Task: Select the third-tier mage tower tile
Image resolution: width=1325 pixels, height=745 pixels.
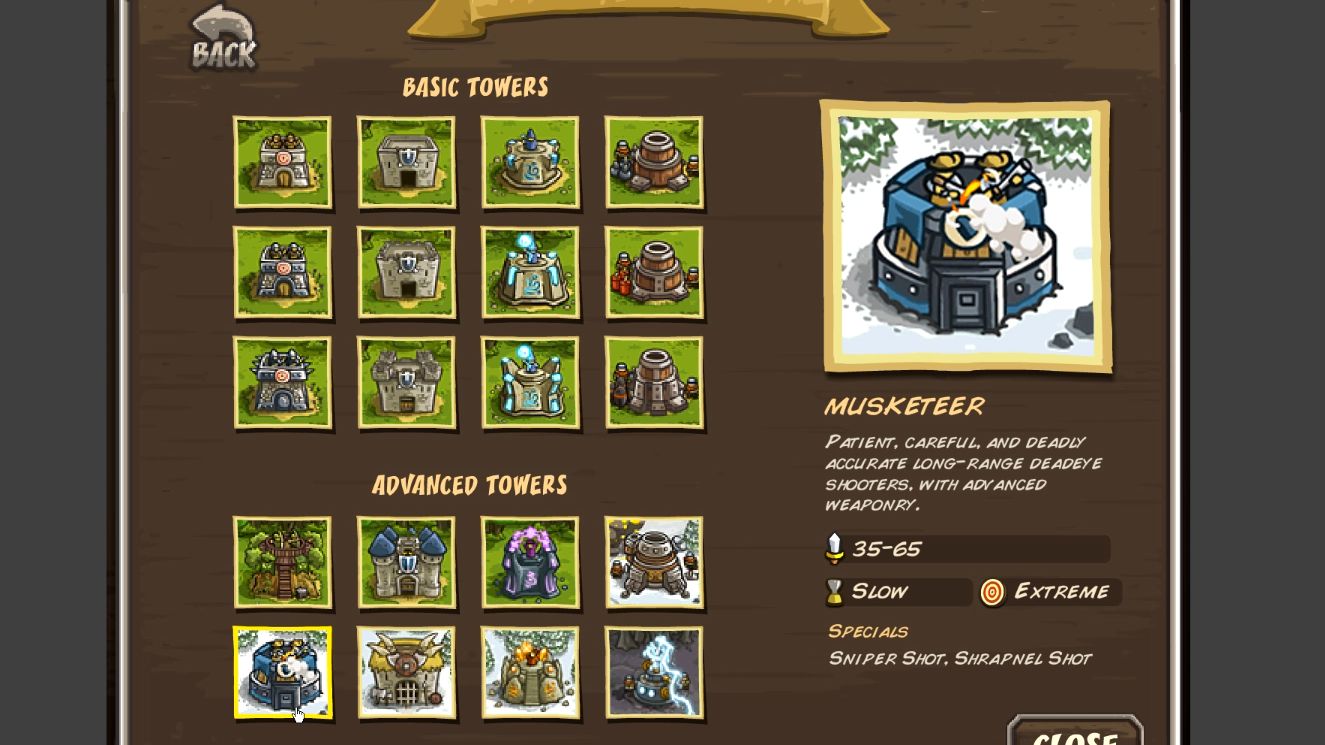Action: (x=530, y=382)
